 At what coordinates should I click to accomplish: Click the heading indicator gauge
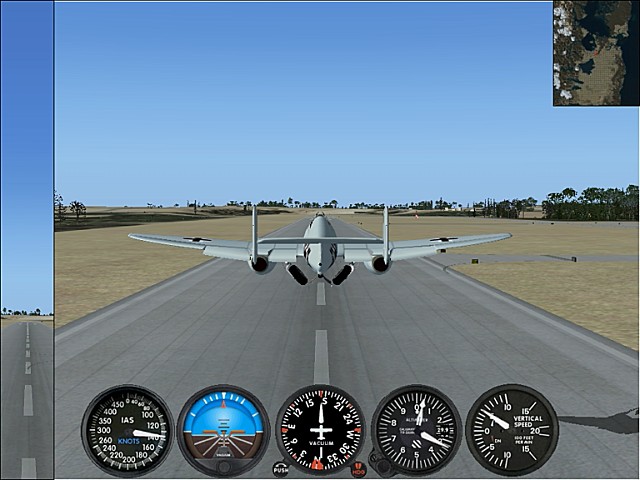coord(320,430)
